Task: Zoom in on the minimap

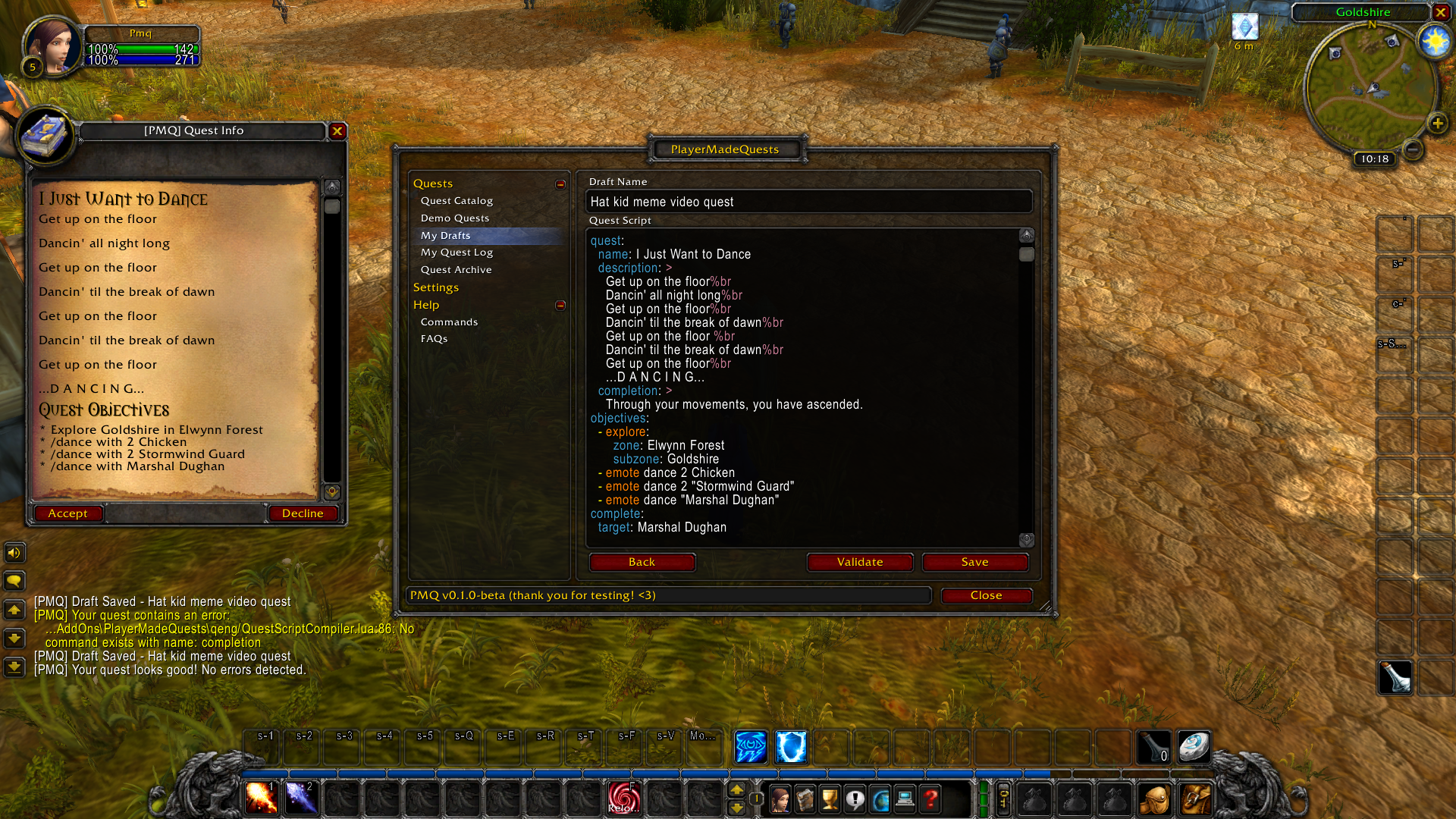Action: click(x=1437, y=124)
